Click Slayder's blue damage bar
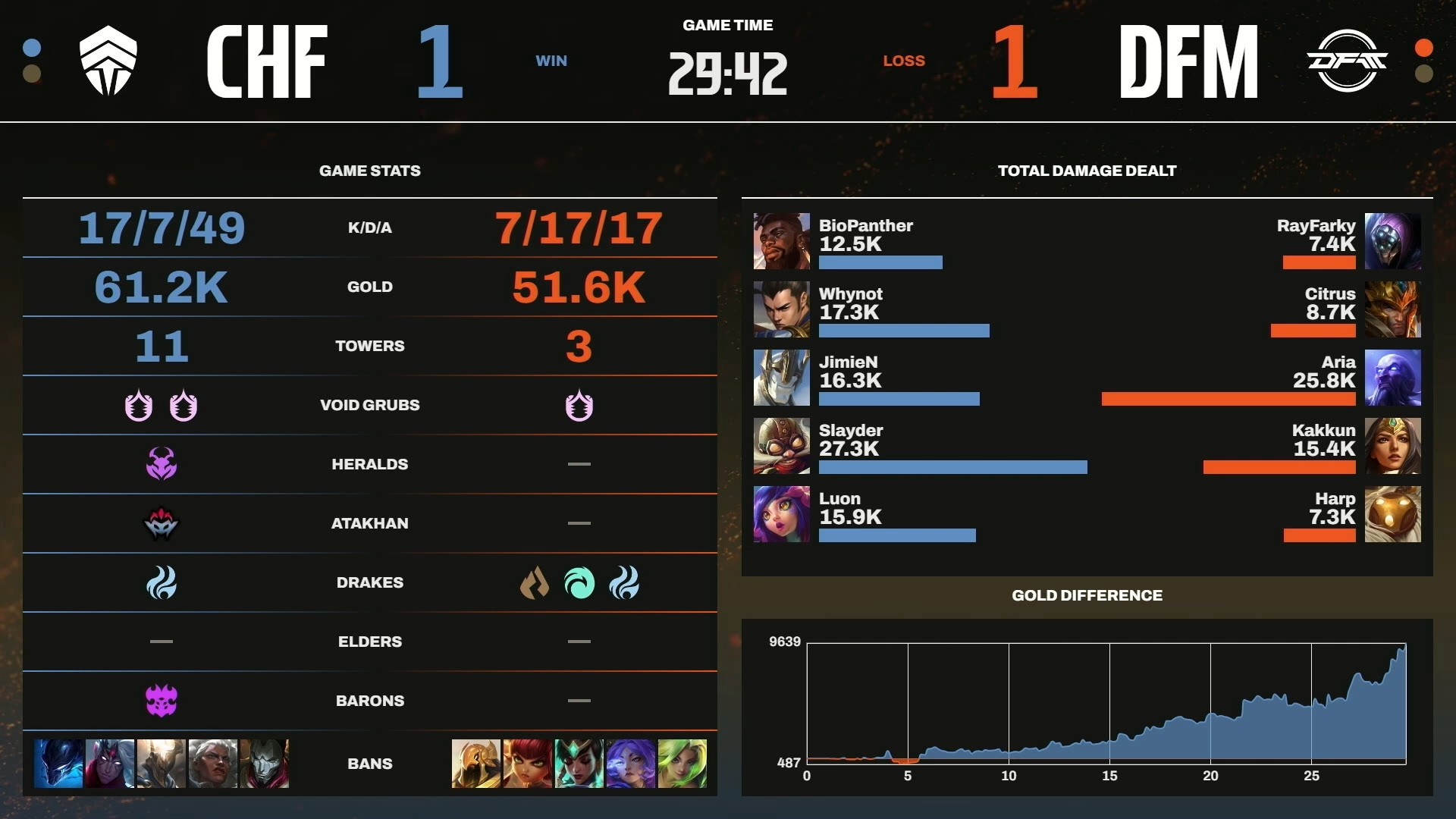This screenshot has width=1456, height=819. pos(952,468)
